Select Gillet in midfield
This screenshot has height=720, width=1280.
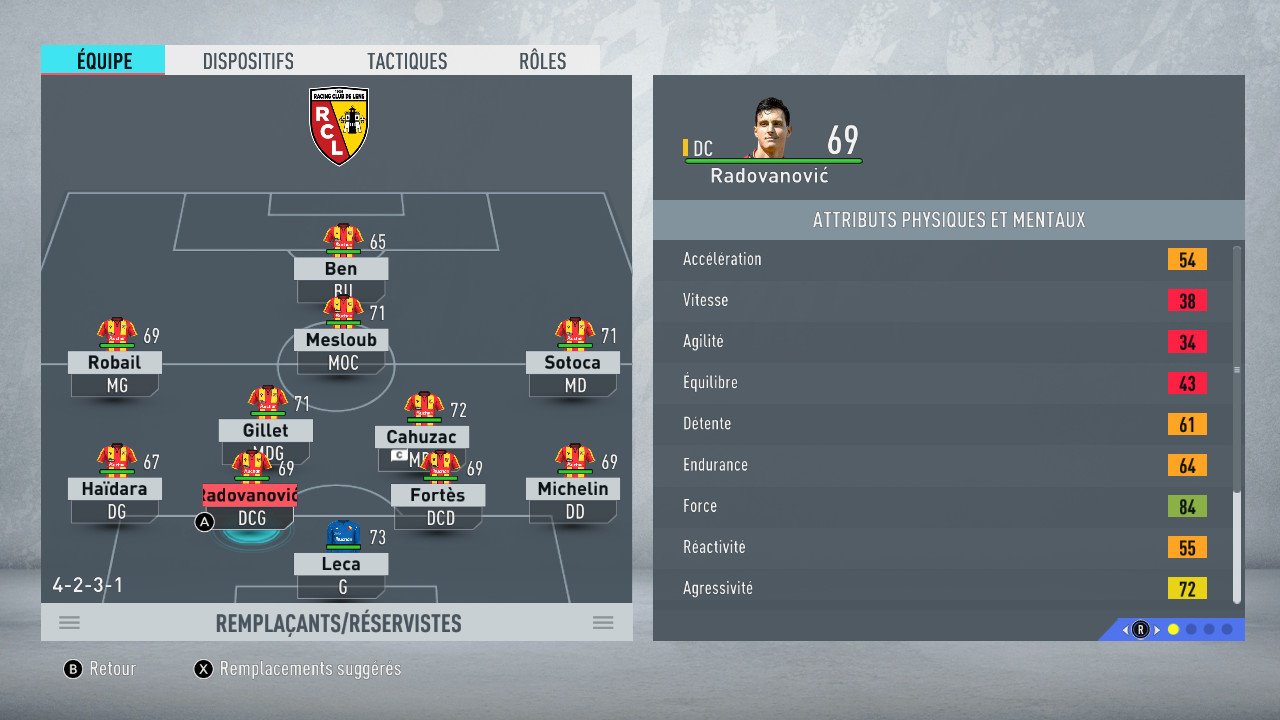click(266, 430)
